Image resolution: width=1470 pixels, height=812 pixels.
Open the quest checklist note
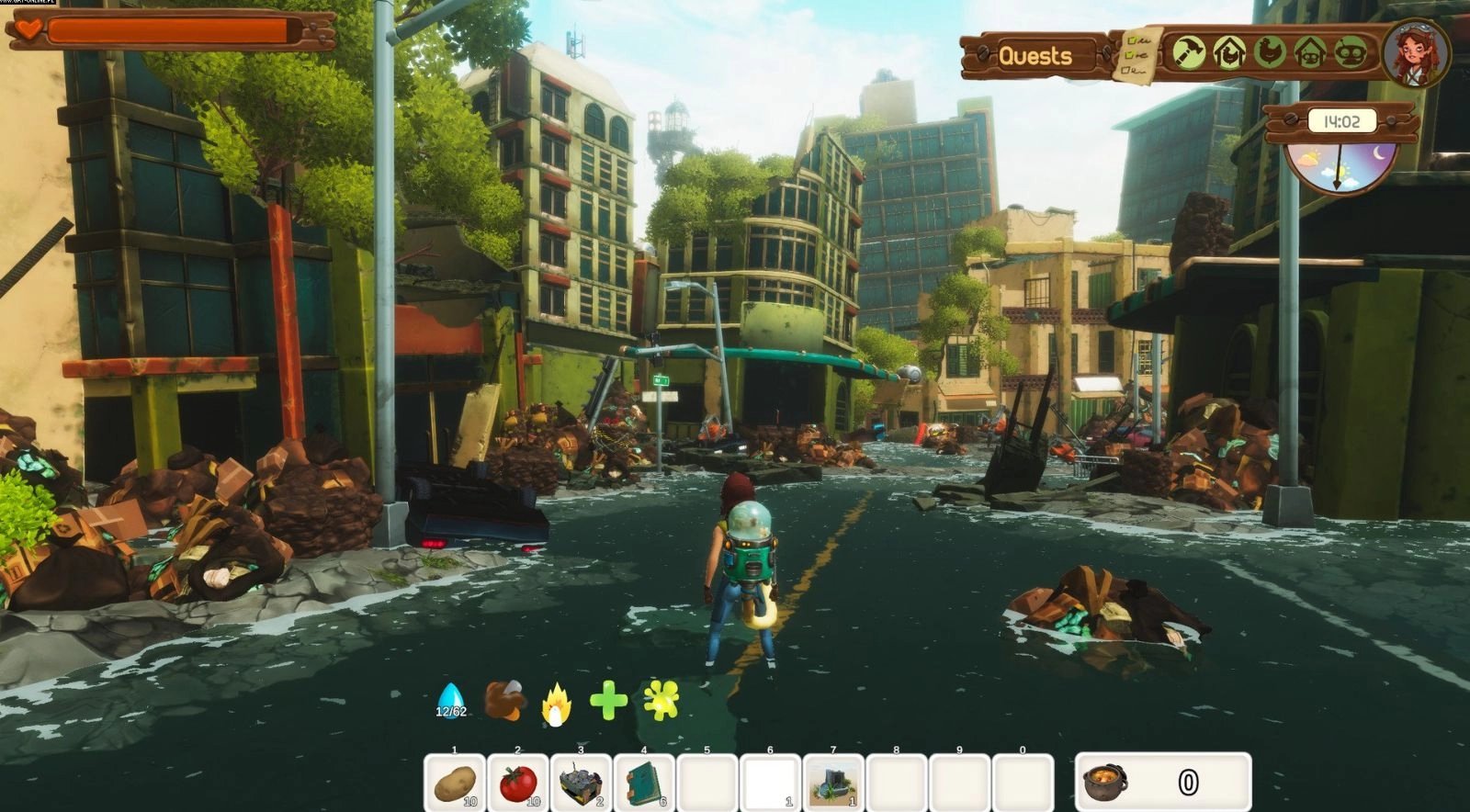pyautogui.click(x=1137, y=54)
